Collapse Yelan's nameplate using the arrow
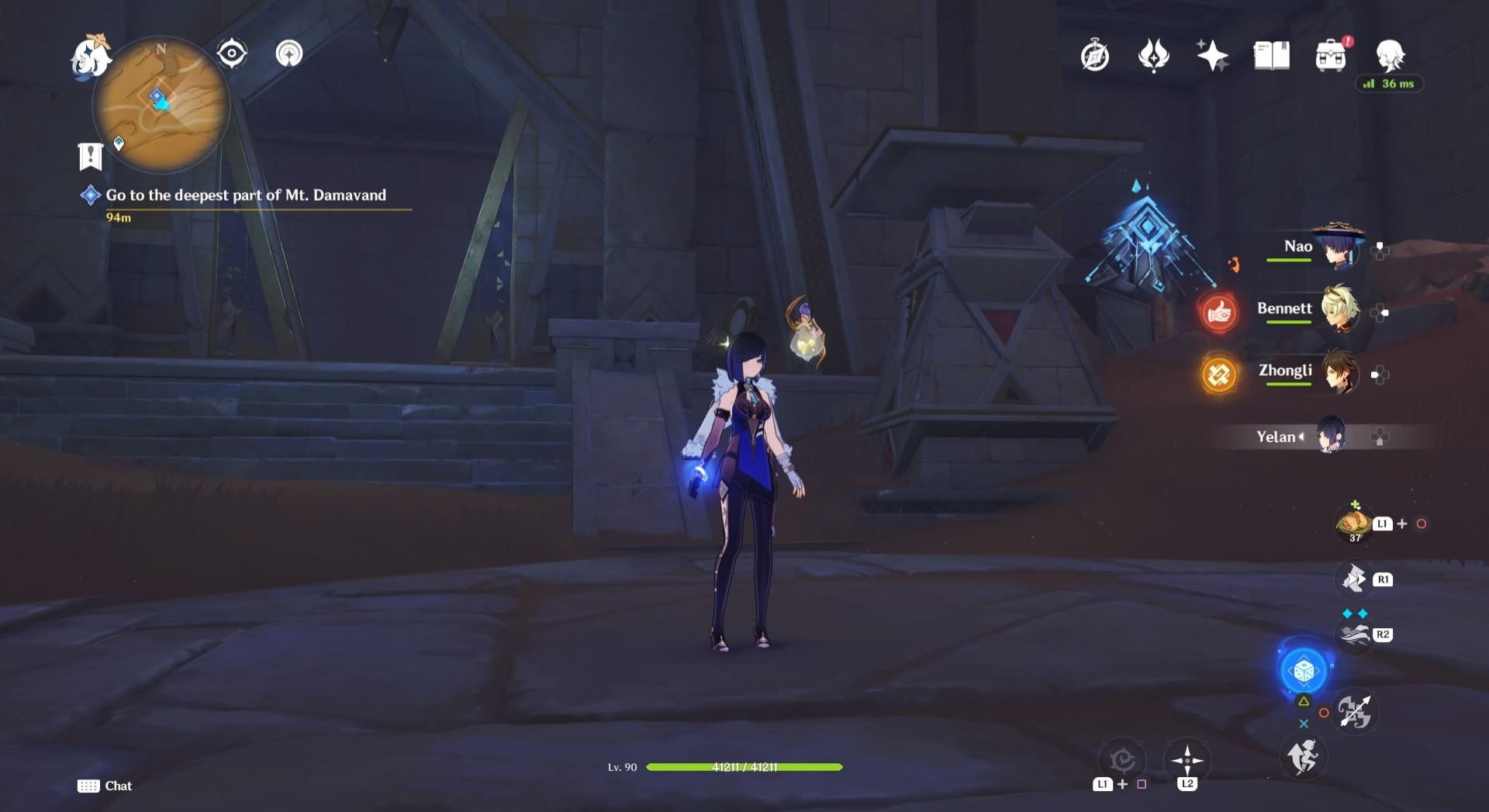This screenshot has width=1489, height=812. [1302, 437]
